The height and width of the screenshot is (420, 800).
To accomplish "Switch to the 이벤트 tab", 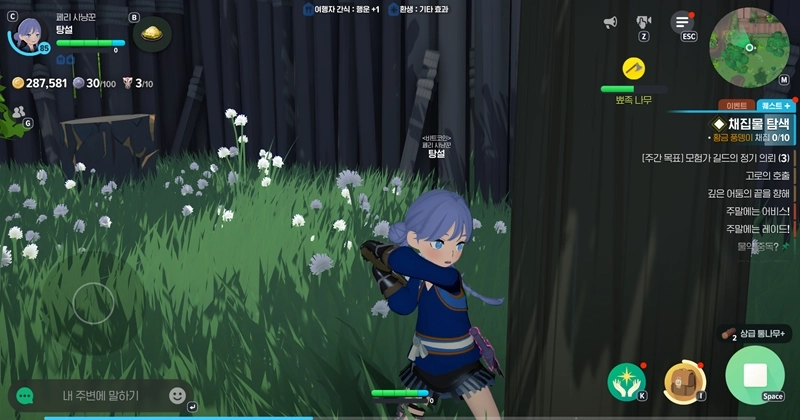I will pyautogui.click(x=737, y=105).
